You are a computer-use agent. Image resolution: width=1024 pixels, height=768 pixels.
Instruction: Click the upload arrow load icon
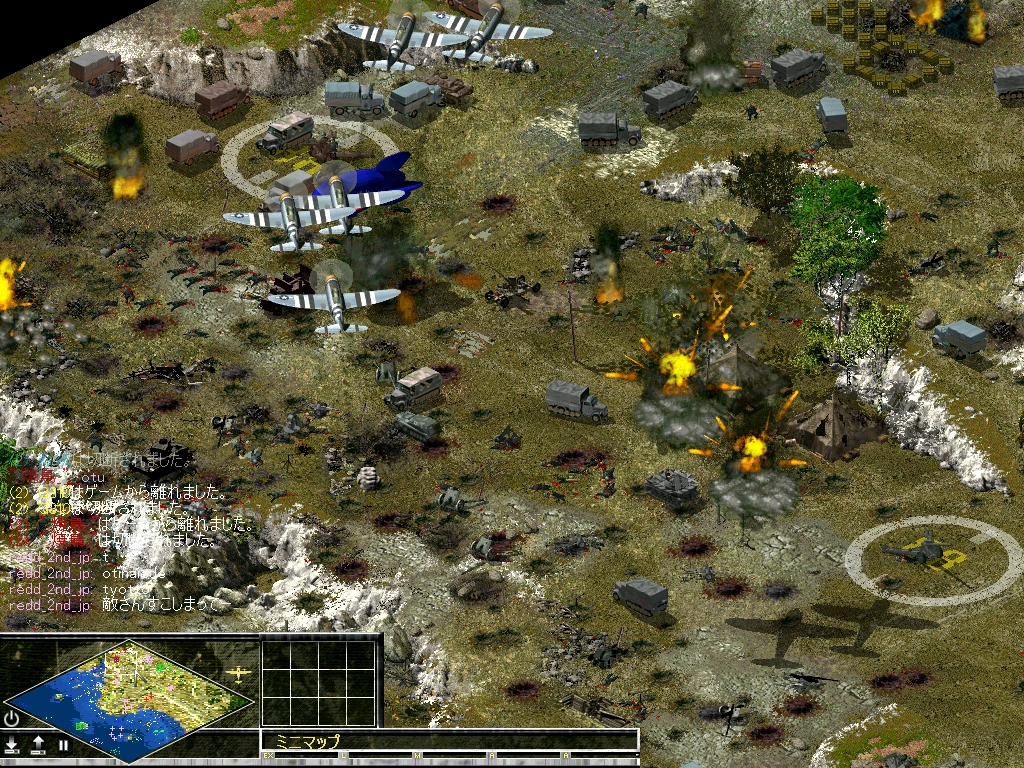pos(38,745)
